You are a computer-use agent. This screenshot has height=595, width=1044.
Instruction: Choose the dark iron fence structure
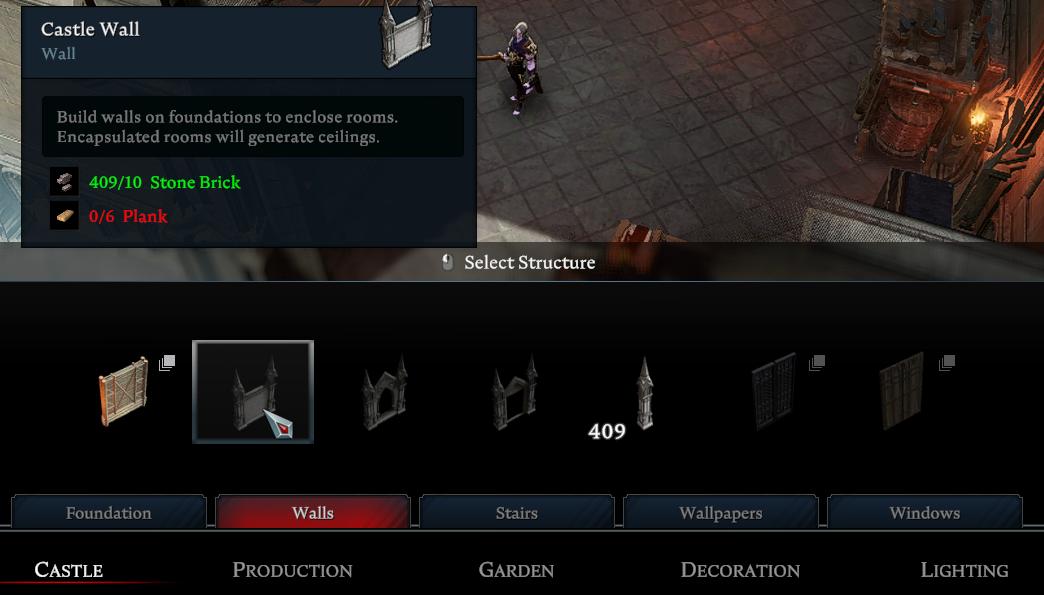[x=774, y=391]
